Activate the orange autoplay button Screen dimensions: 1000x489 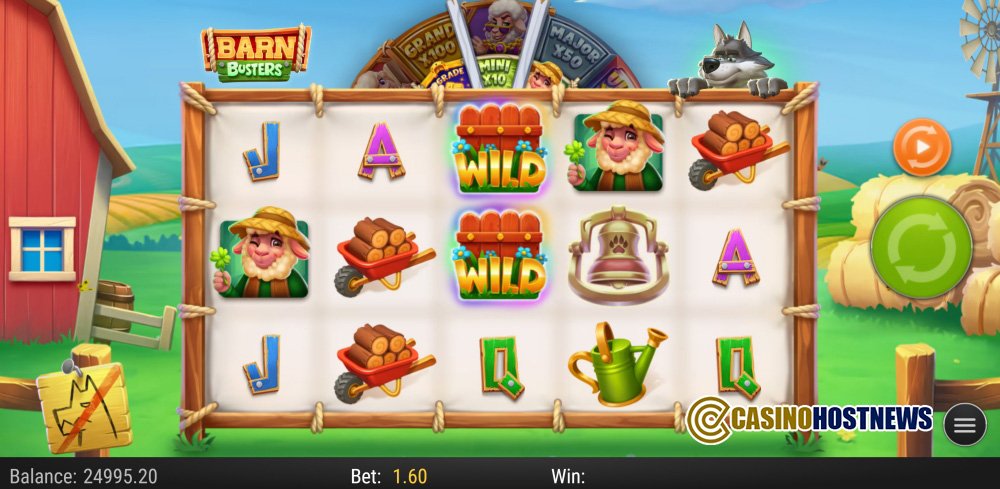coord(921,147)
